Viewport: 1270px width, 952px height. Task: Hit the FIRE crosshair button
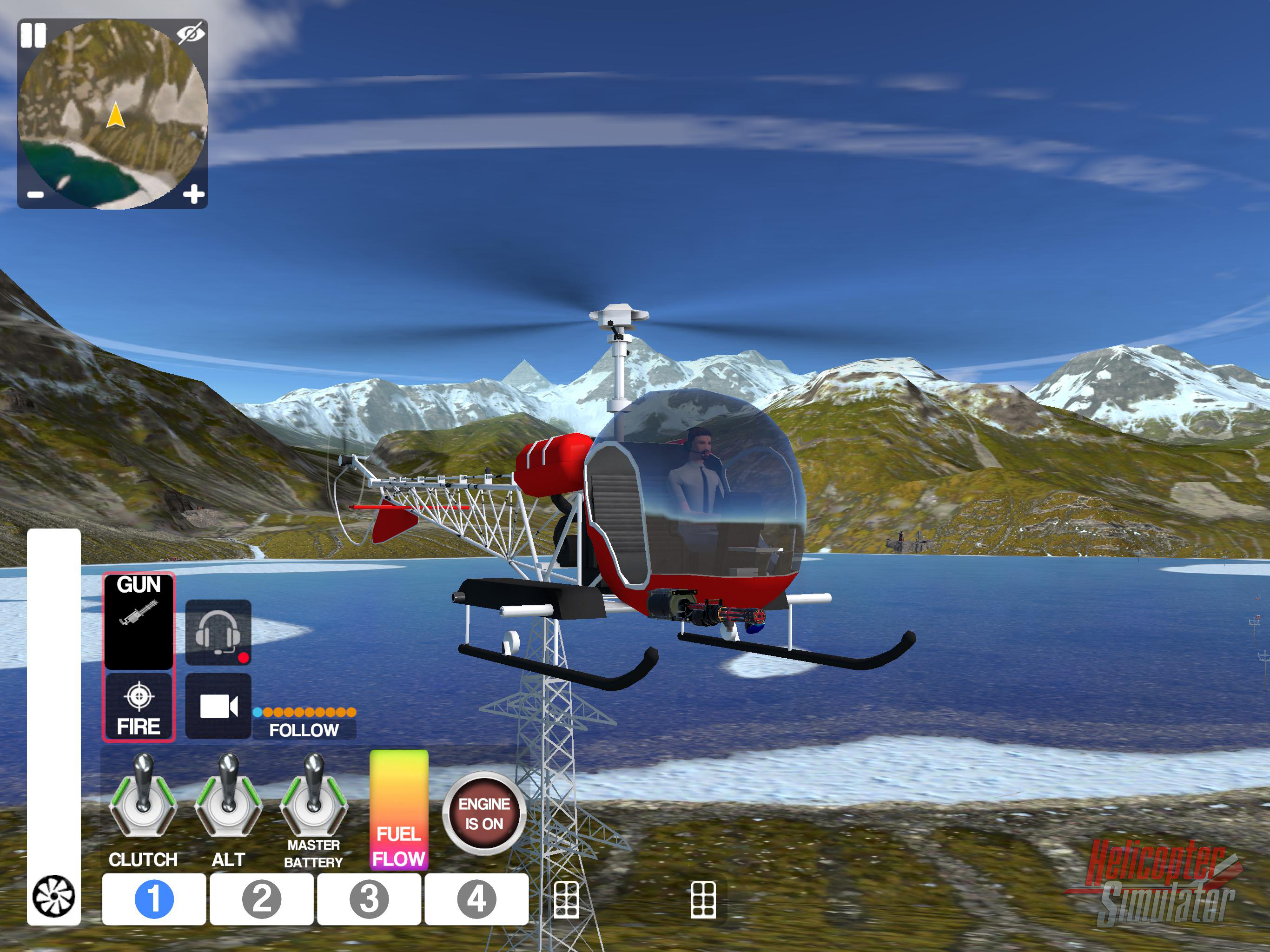[x=139, y=708]
